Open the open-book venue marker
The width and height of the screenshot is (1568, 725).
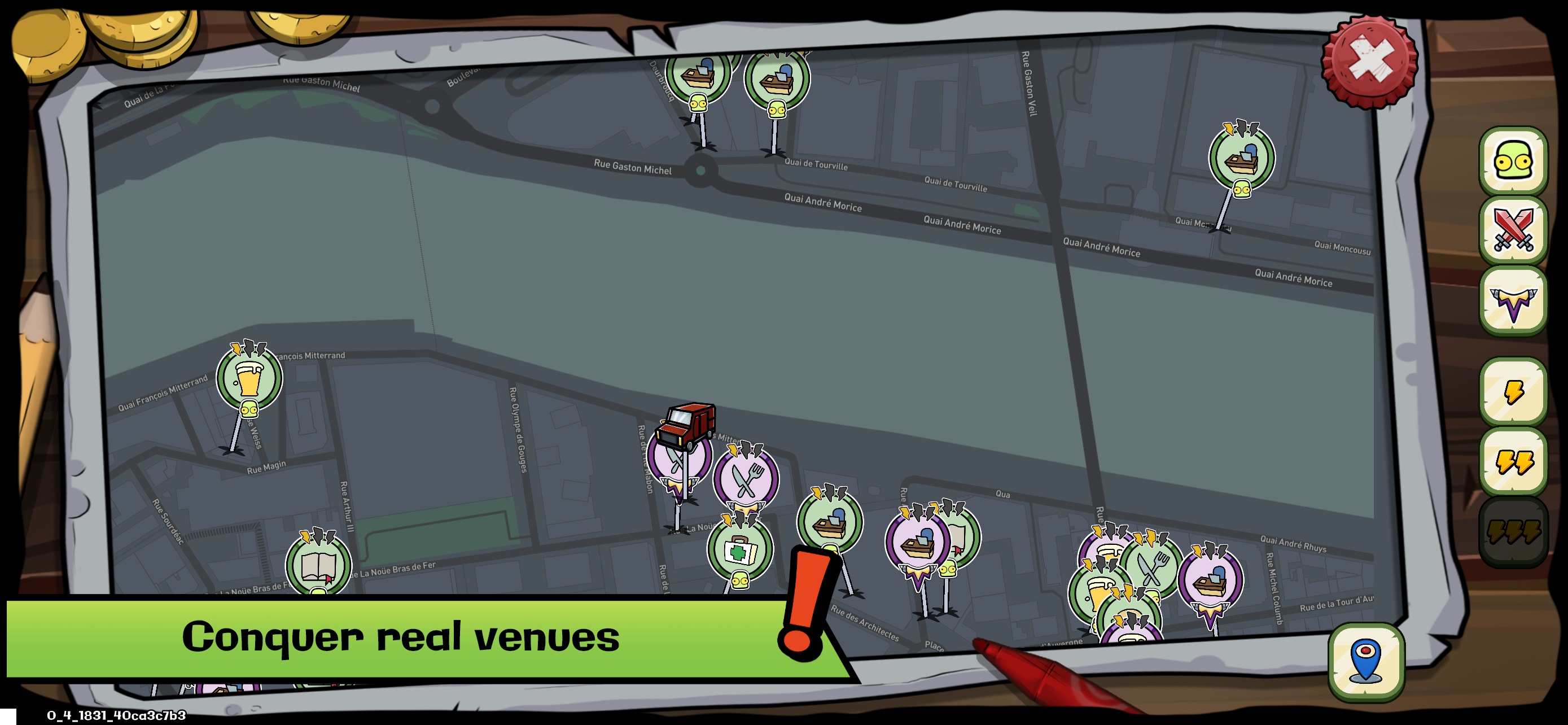tap(318, 564)
